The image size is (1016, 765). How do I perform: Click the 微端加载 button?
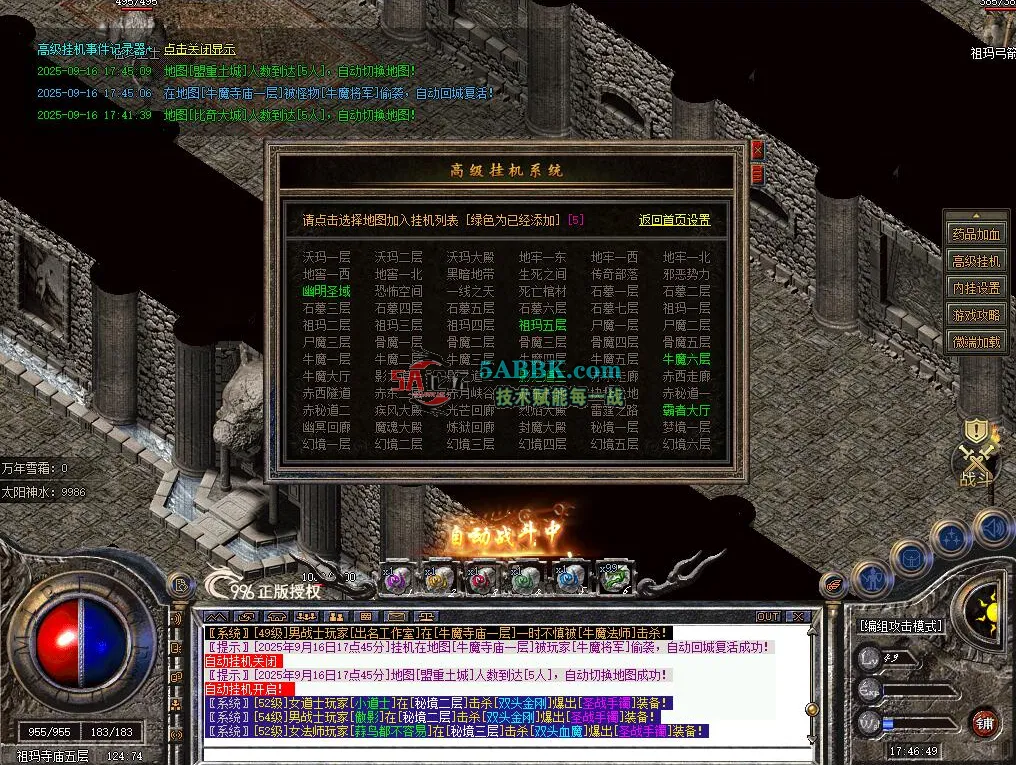coord(975,342)
